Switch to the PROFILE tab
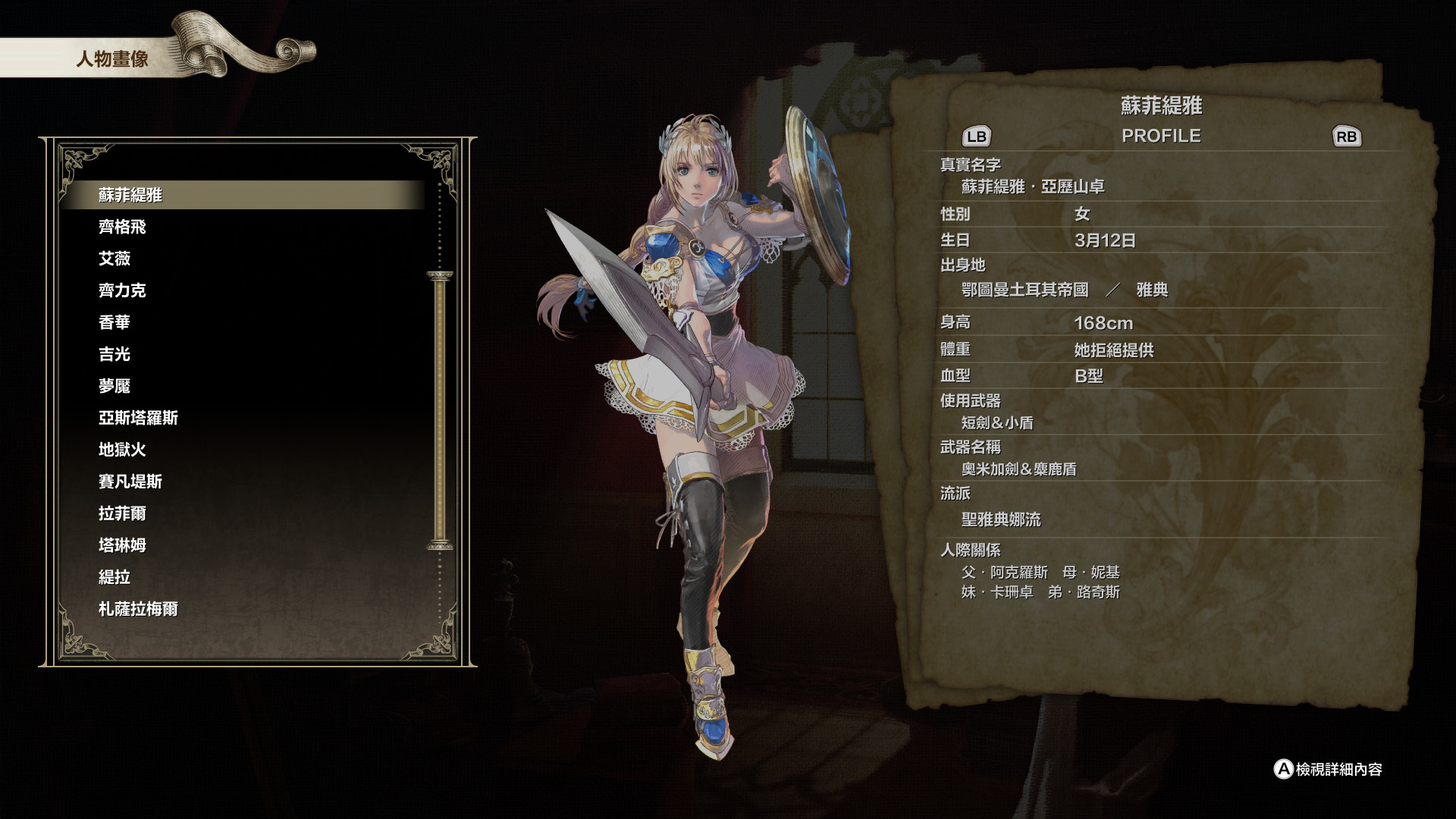The width and height of the screenshot is (1456, 819). click(x=1162, y=136)
